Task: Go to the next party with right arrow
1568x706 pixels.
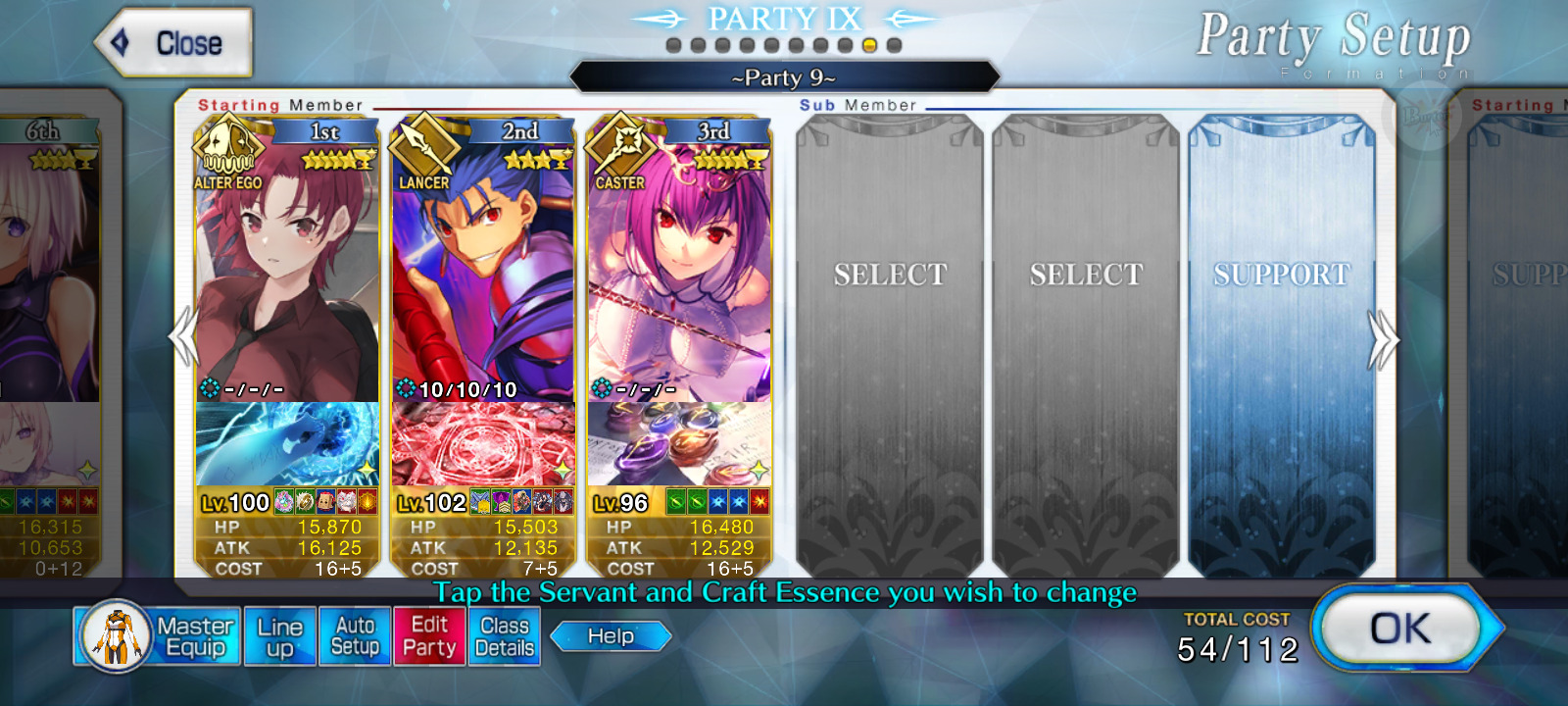Action: [1382, 339]
